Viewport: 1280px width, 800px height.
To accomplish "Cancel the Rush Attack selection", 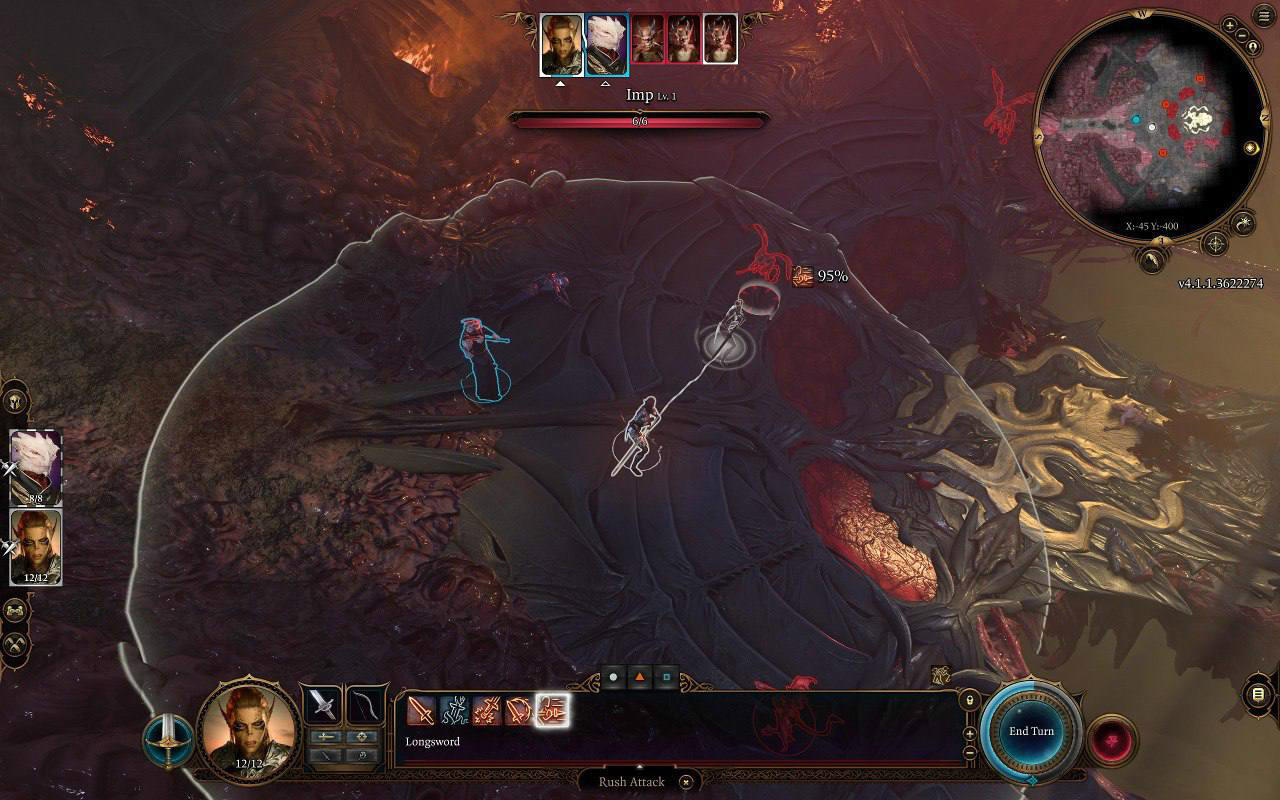I will 686,782.
